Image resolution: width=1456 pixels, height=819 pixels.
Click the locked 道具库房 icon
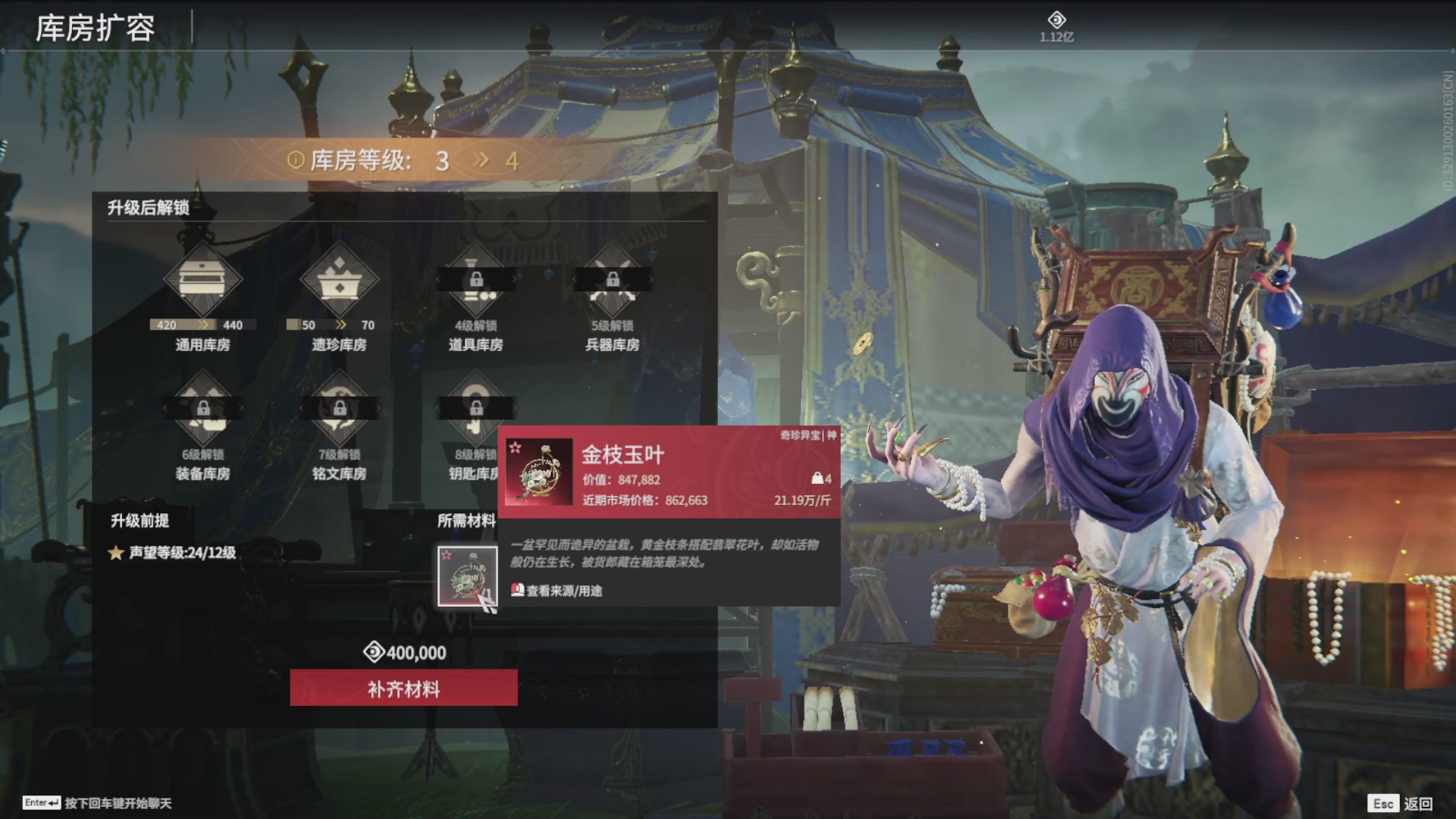475,280
